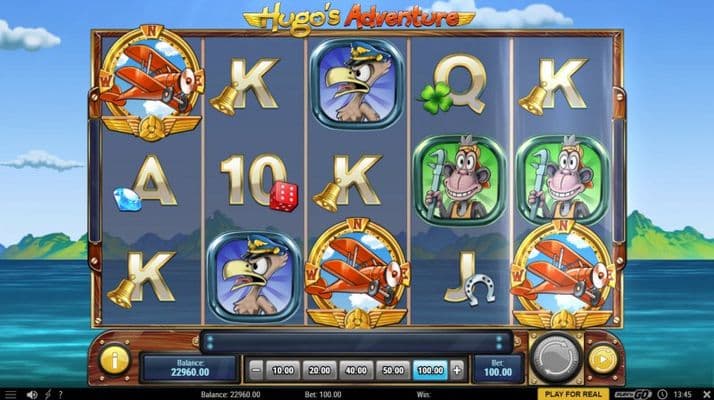The height and width of the screenshot is (400, 714).
Task: Spin the reels with the round spin button
Action: [x=554, y=359]
